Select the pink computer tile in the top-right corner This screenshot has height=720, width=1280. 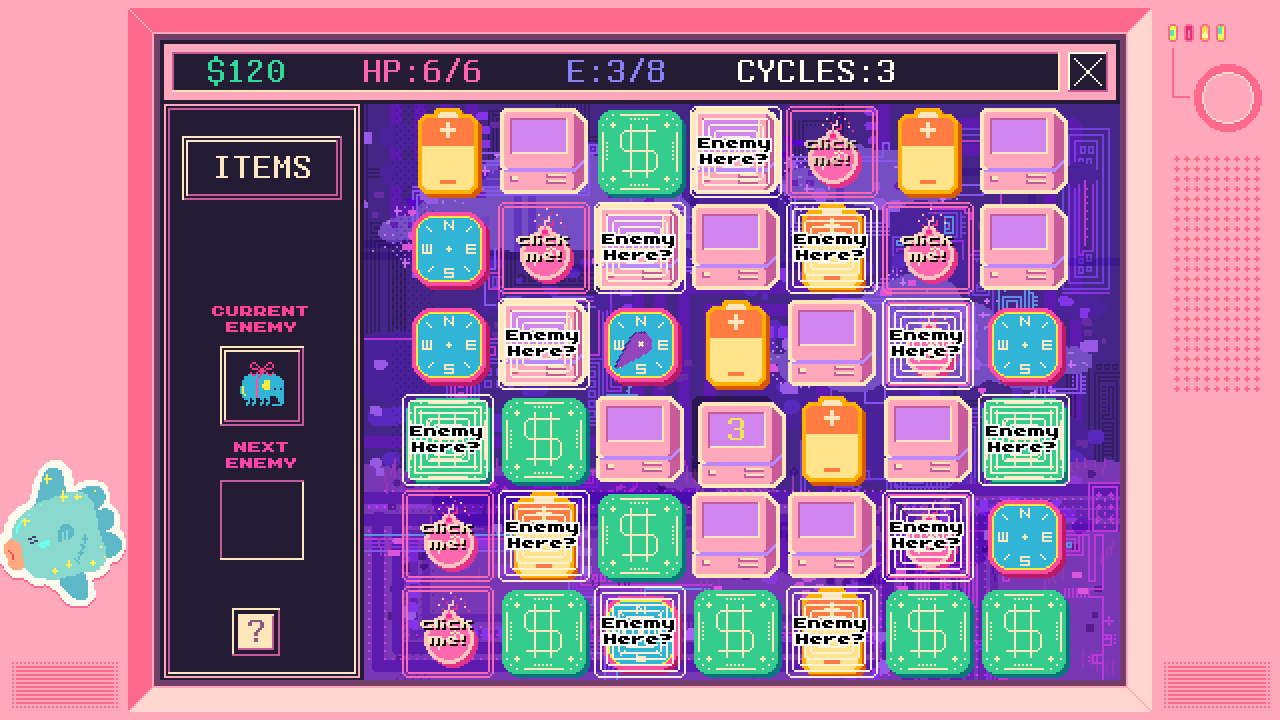coord(1023,152)
